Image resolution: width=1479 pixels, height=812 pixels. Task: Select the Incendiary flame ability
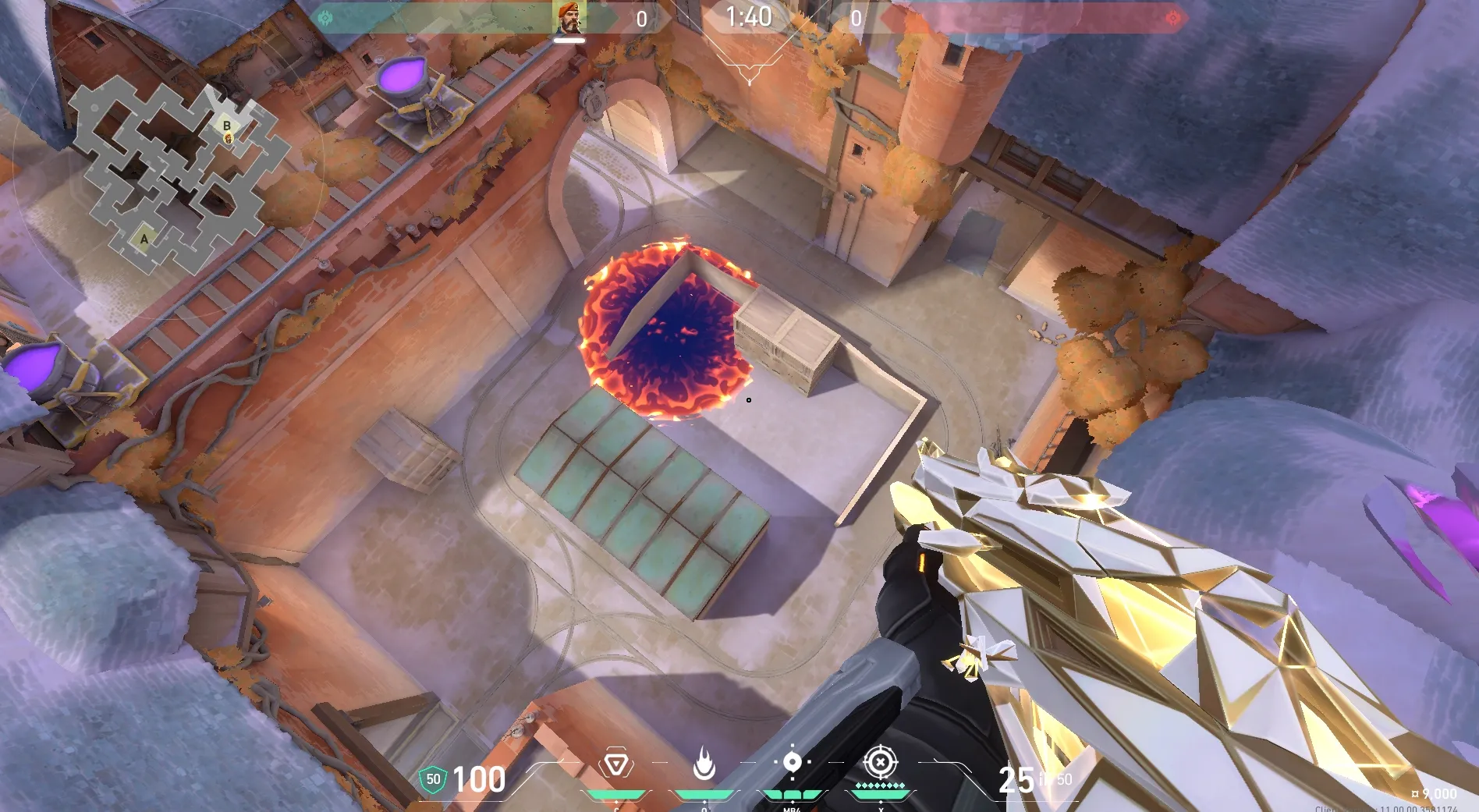coord(704,764)
